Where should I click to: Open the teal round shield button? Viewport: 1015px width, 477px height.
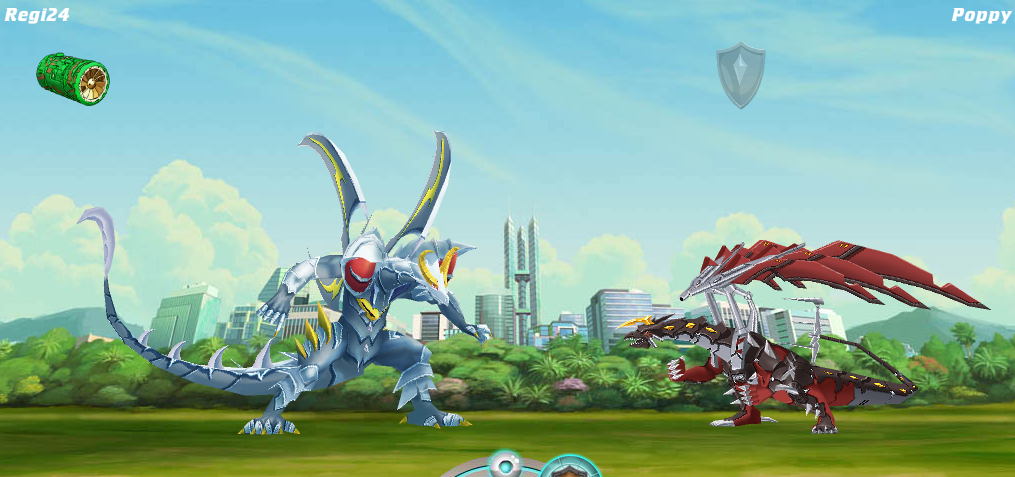click(570, 468)
